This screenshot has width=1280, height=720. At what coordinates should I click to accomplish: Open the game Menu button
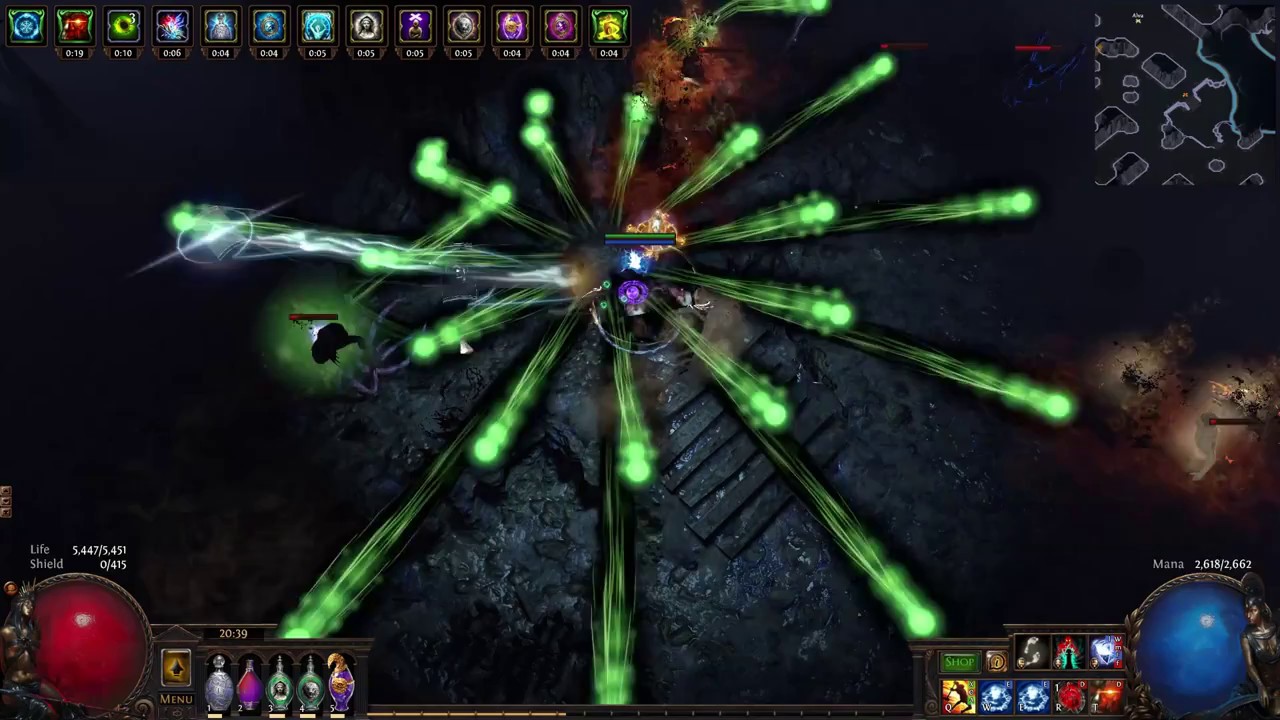point(176,699)
